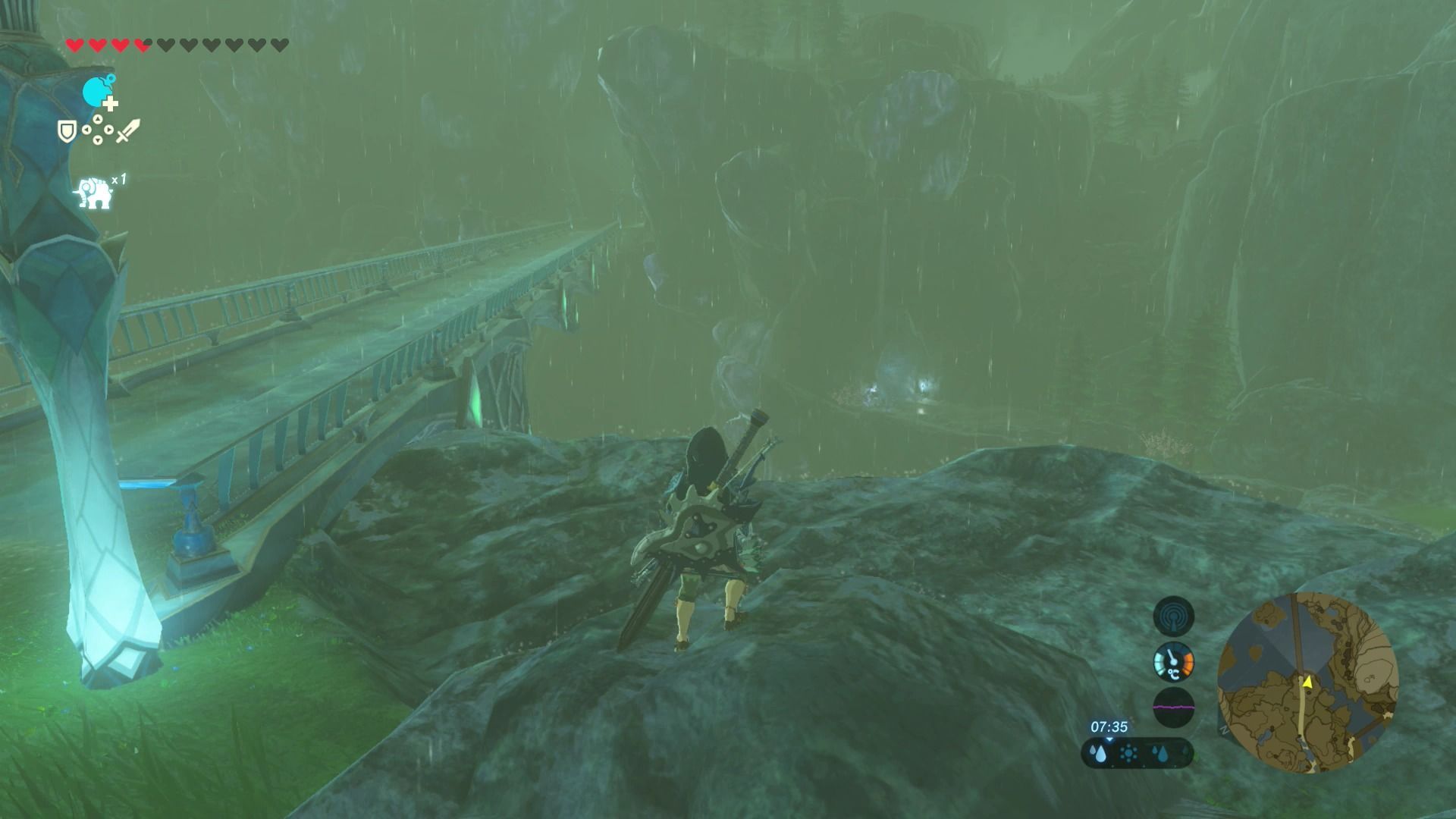Screen dimensions: 1456x819
Task: Click the noise level meter
Action: (1173, 708)
